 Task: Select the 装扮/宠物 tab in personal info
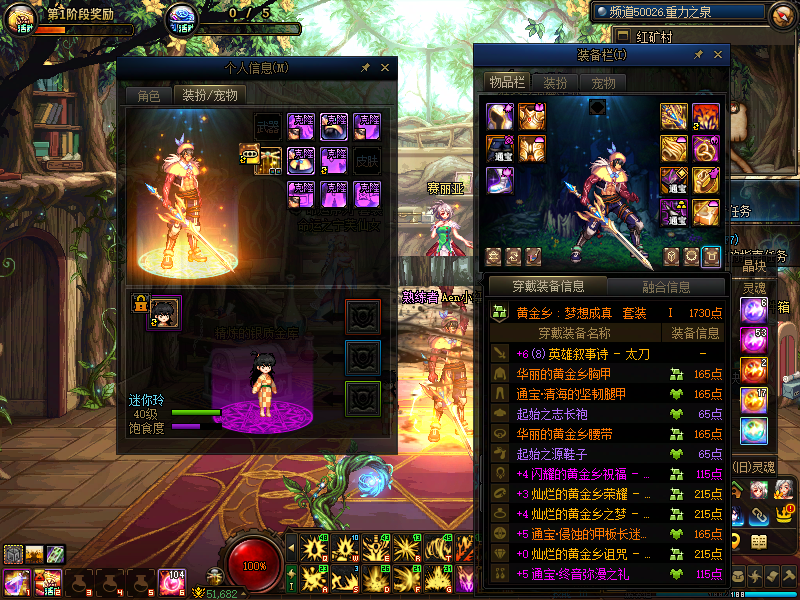pyautogui.click(x=210, y=96)
